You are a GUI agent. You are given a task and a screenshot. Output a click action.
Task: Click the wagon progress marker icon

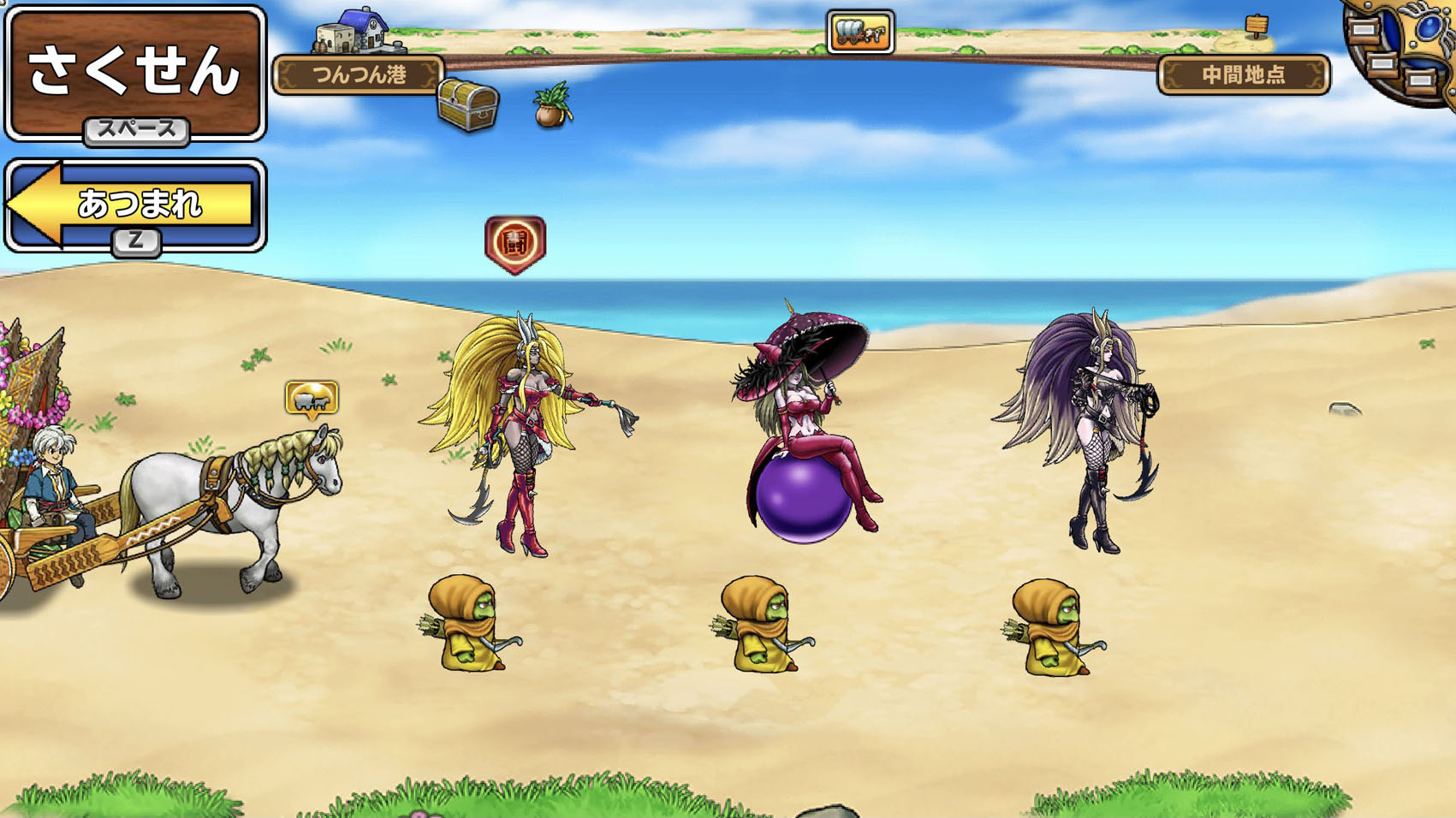[860, 32]
